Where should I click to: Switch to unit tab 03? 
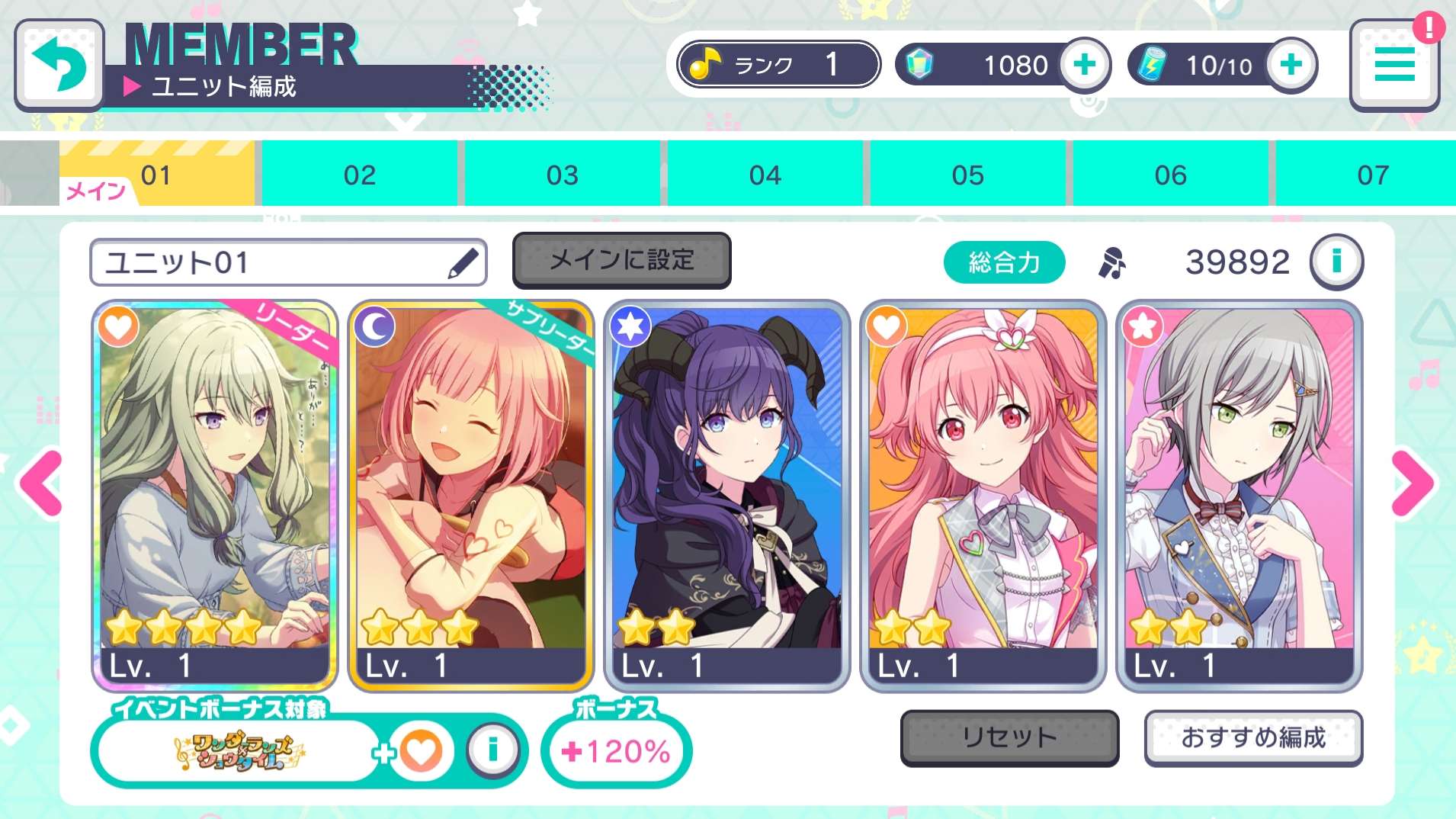562,175
